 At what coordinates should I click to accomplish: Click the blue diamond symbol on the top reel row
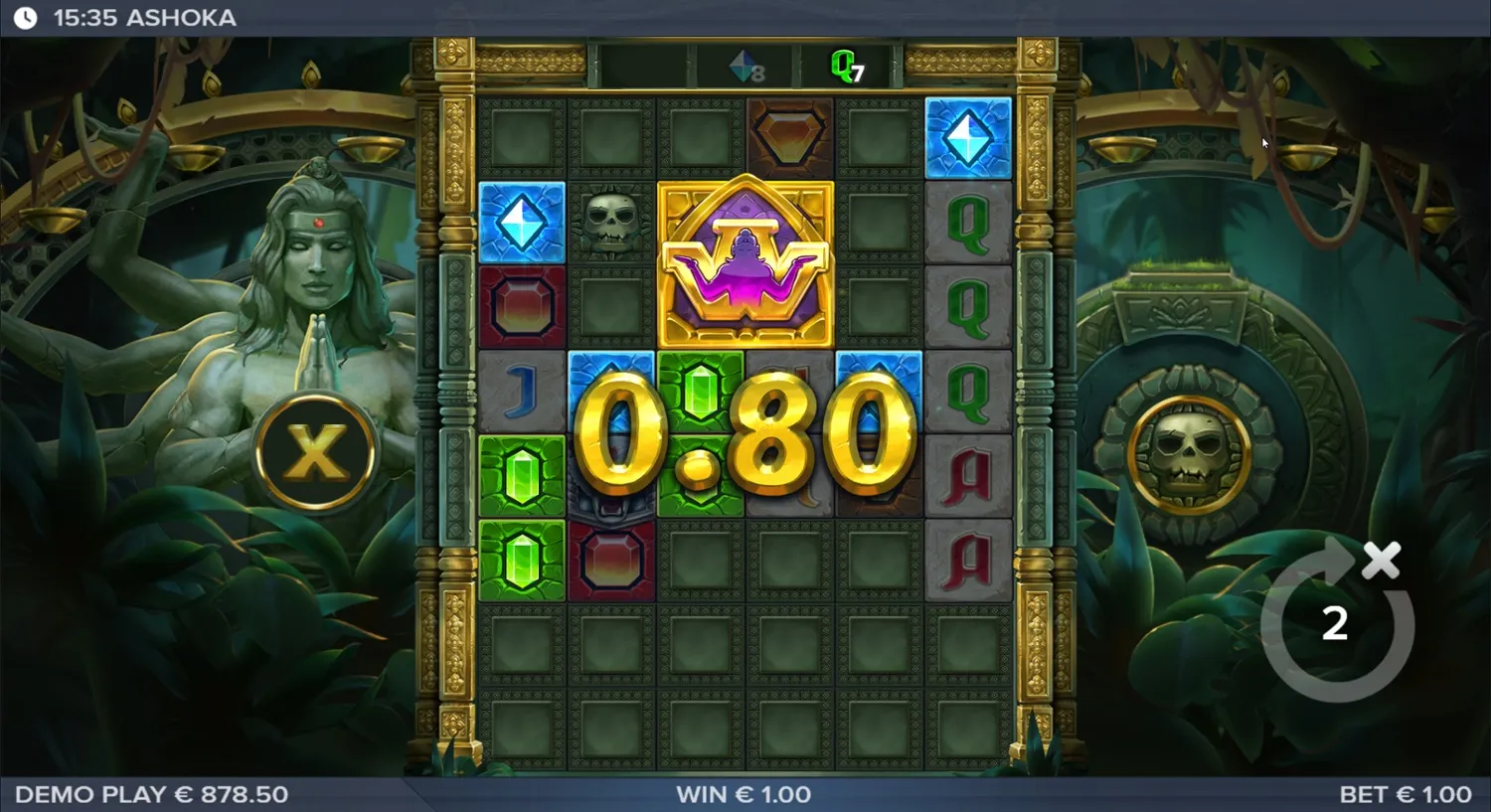click(x=967, y=136)
